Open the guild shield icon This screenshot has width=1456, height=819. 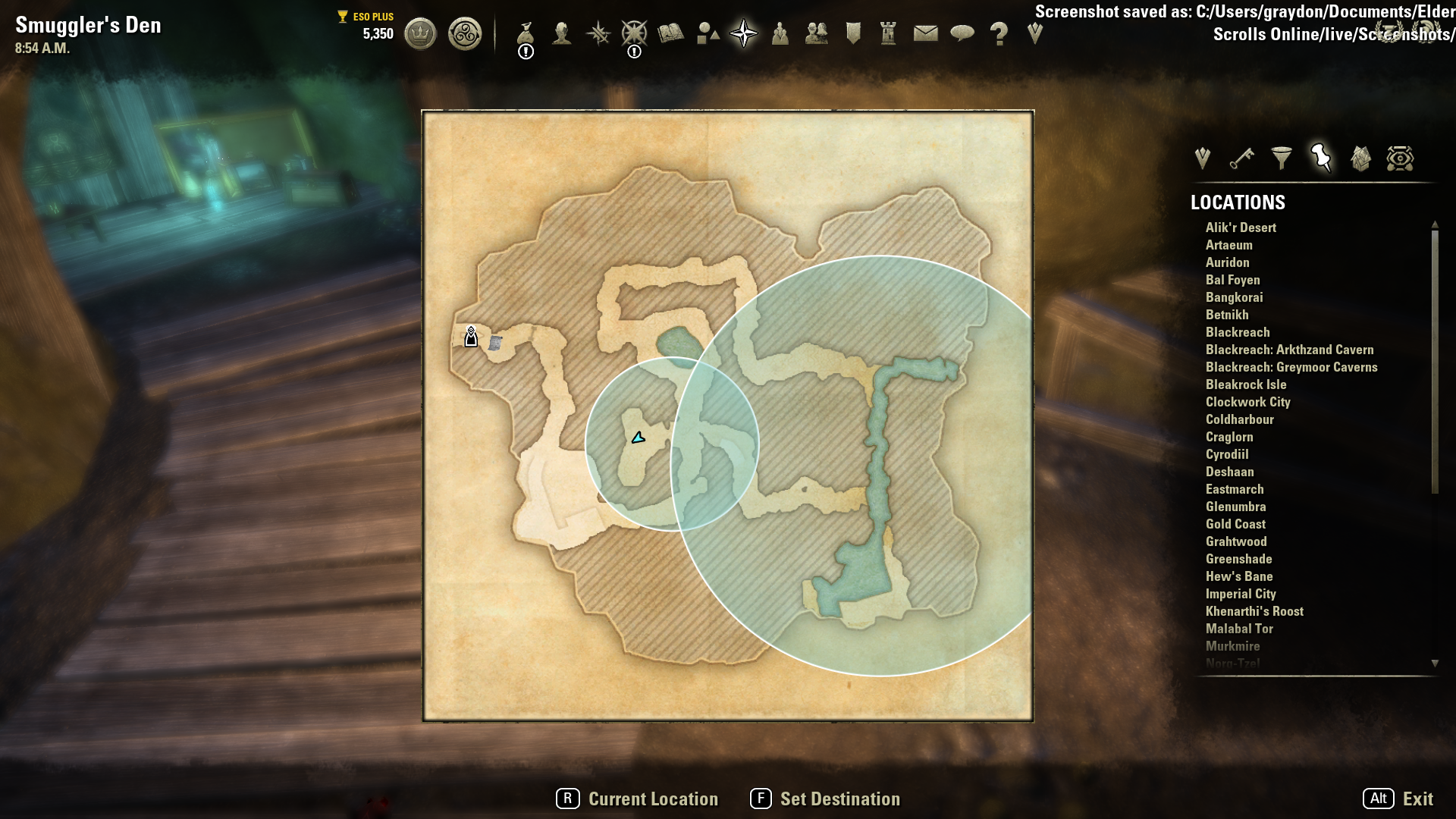(x=853, y=33)
